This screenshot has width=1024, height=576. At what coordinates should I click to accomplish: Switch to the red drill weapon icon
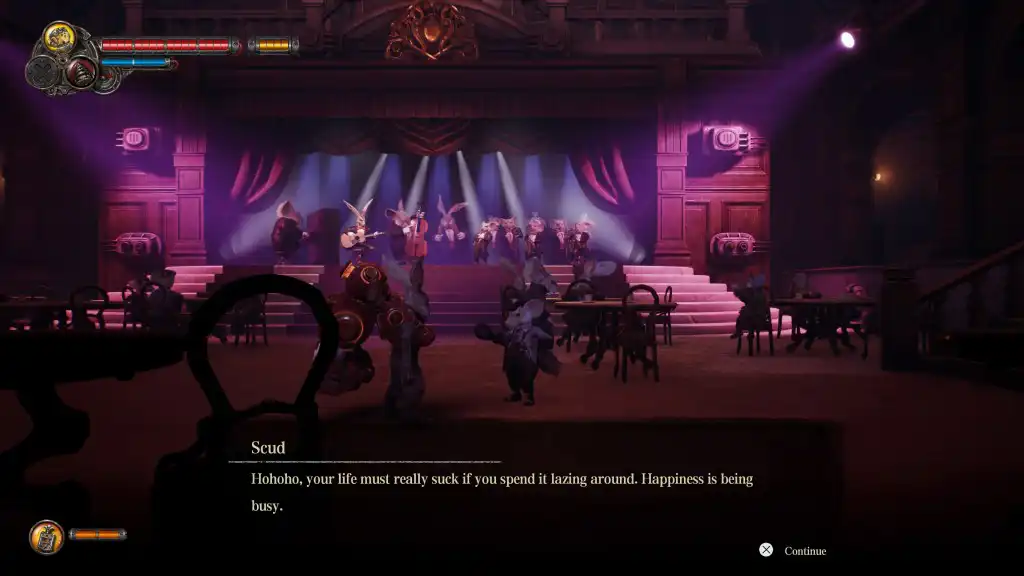[x=81, y=71]
